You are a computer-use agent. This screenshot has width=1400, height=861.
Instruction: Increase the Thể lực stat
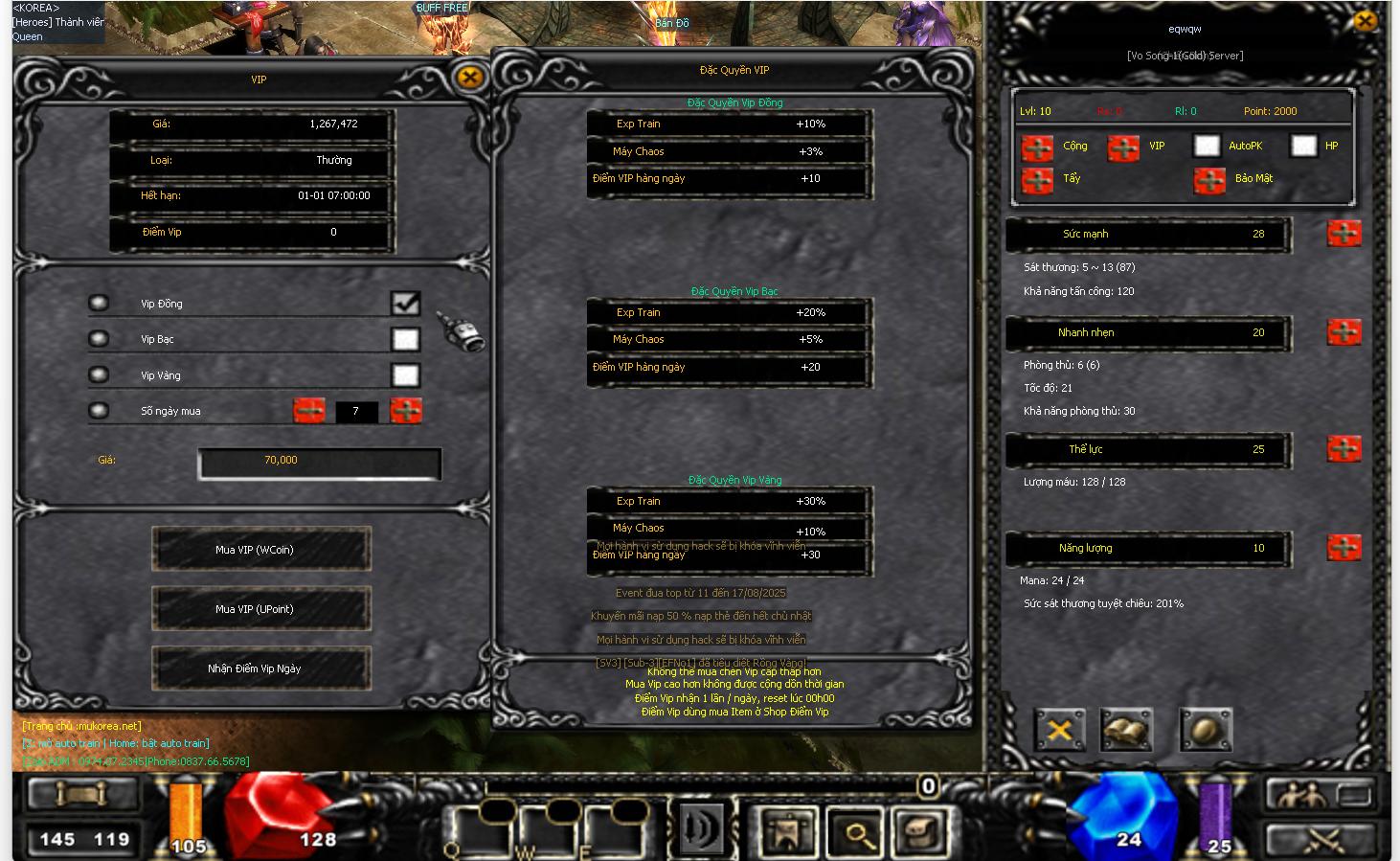1344,449
